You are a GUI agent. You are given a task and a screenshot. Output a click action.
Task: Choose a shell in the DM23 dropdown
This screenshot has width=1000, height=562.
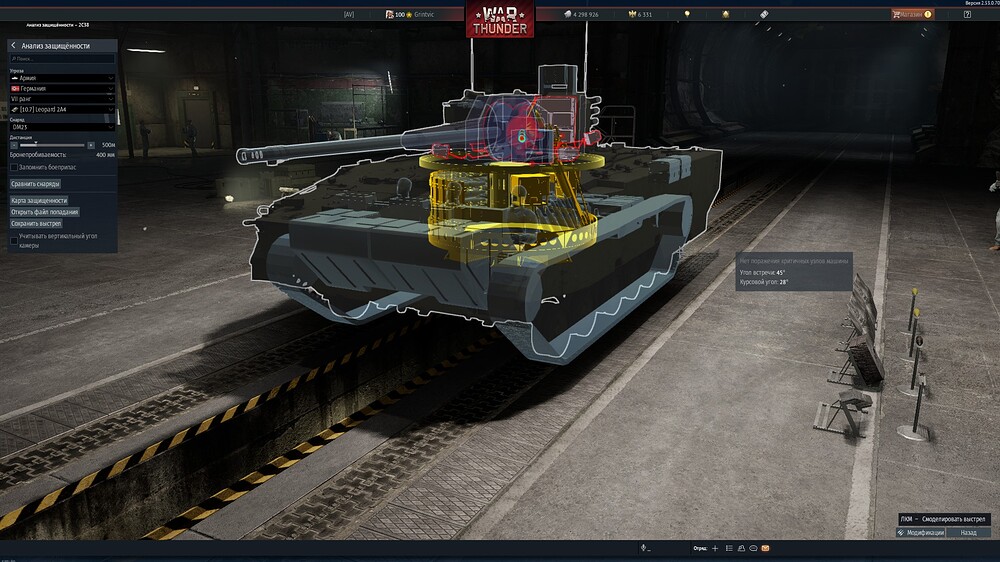62,127
